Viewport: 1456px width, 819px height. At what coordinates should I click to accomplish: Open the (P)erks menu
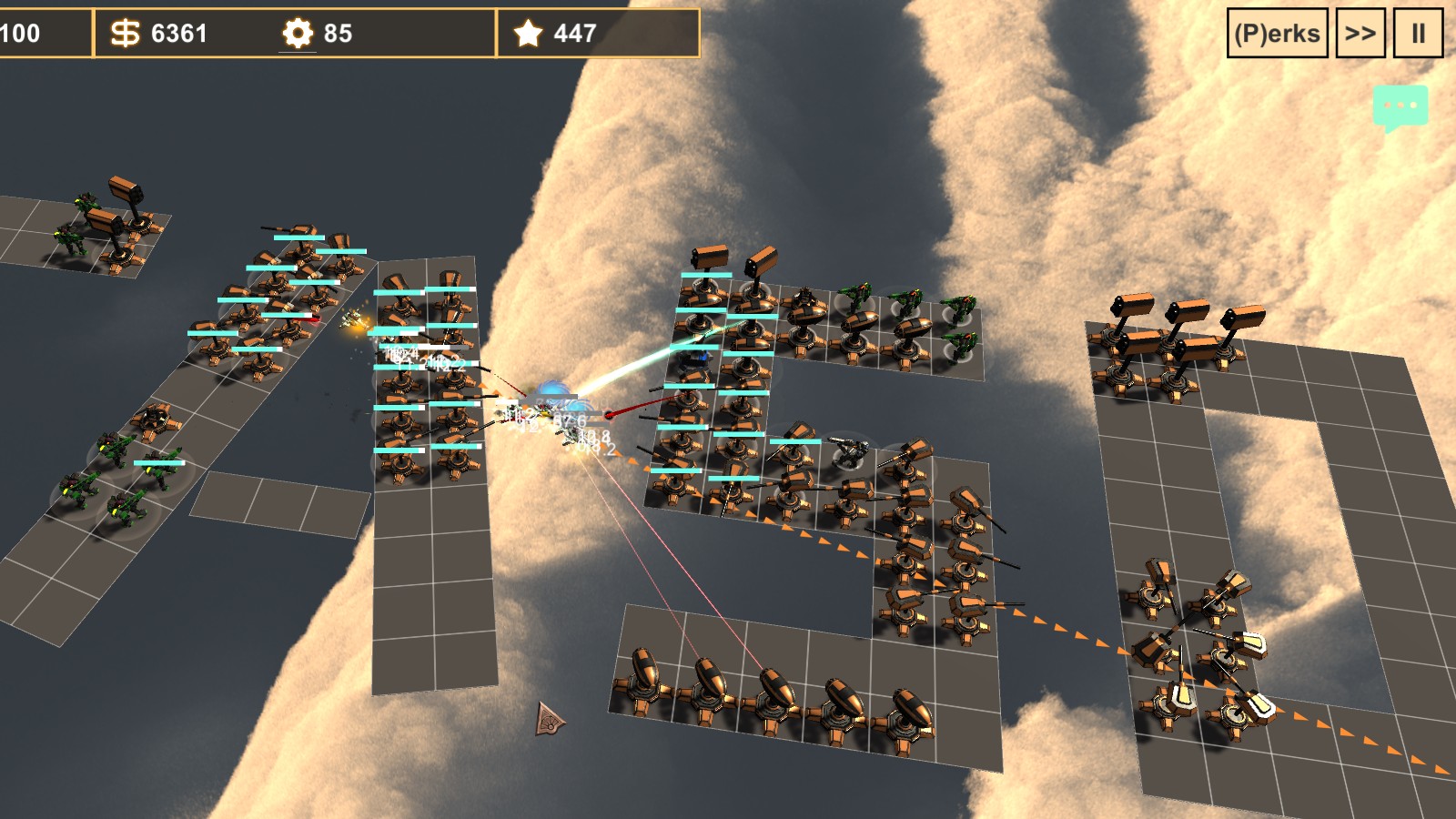(1277, 34)
